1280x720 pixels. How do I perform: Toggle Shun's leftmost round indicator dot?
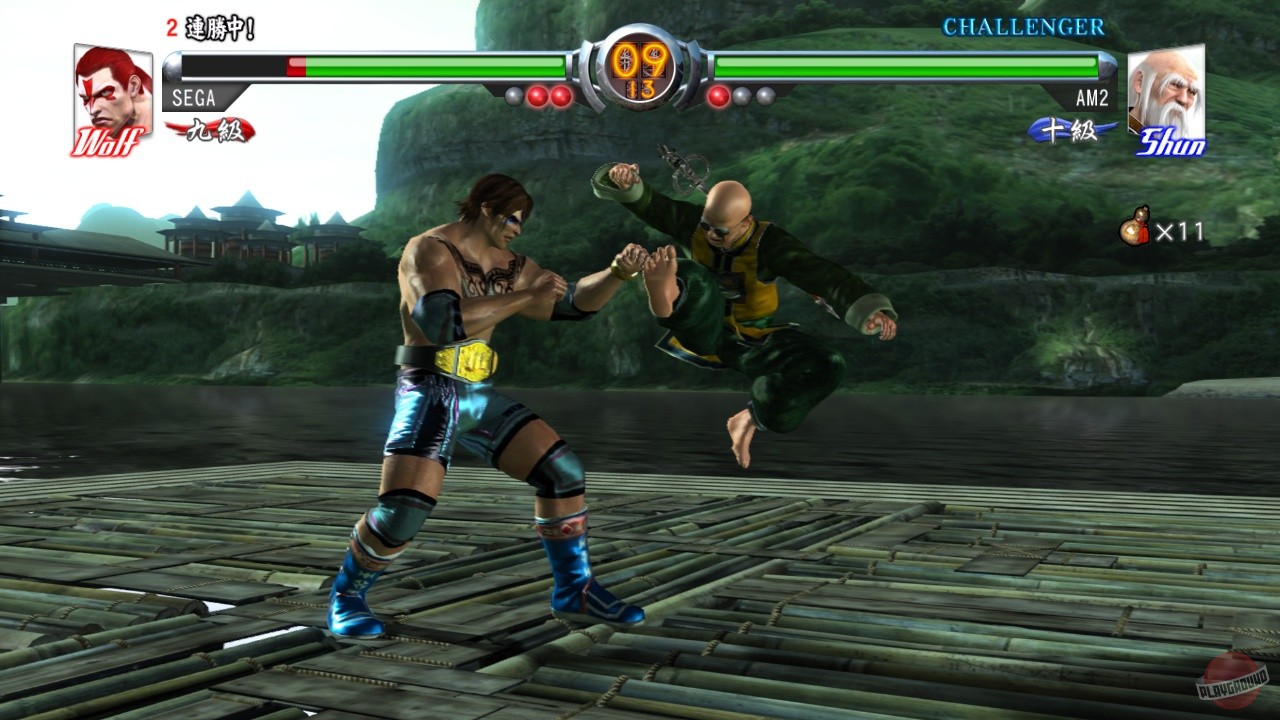click(717, 95)
